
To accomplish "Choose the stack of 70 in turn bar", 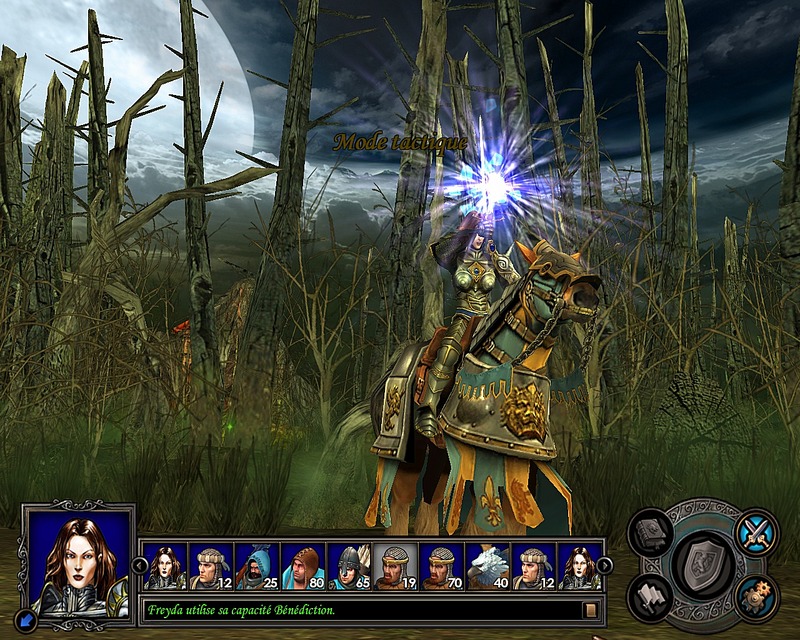I will (442, 566).
